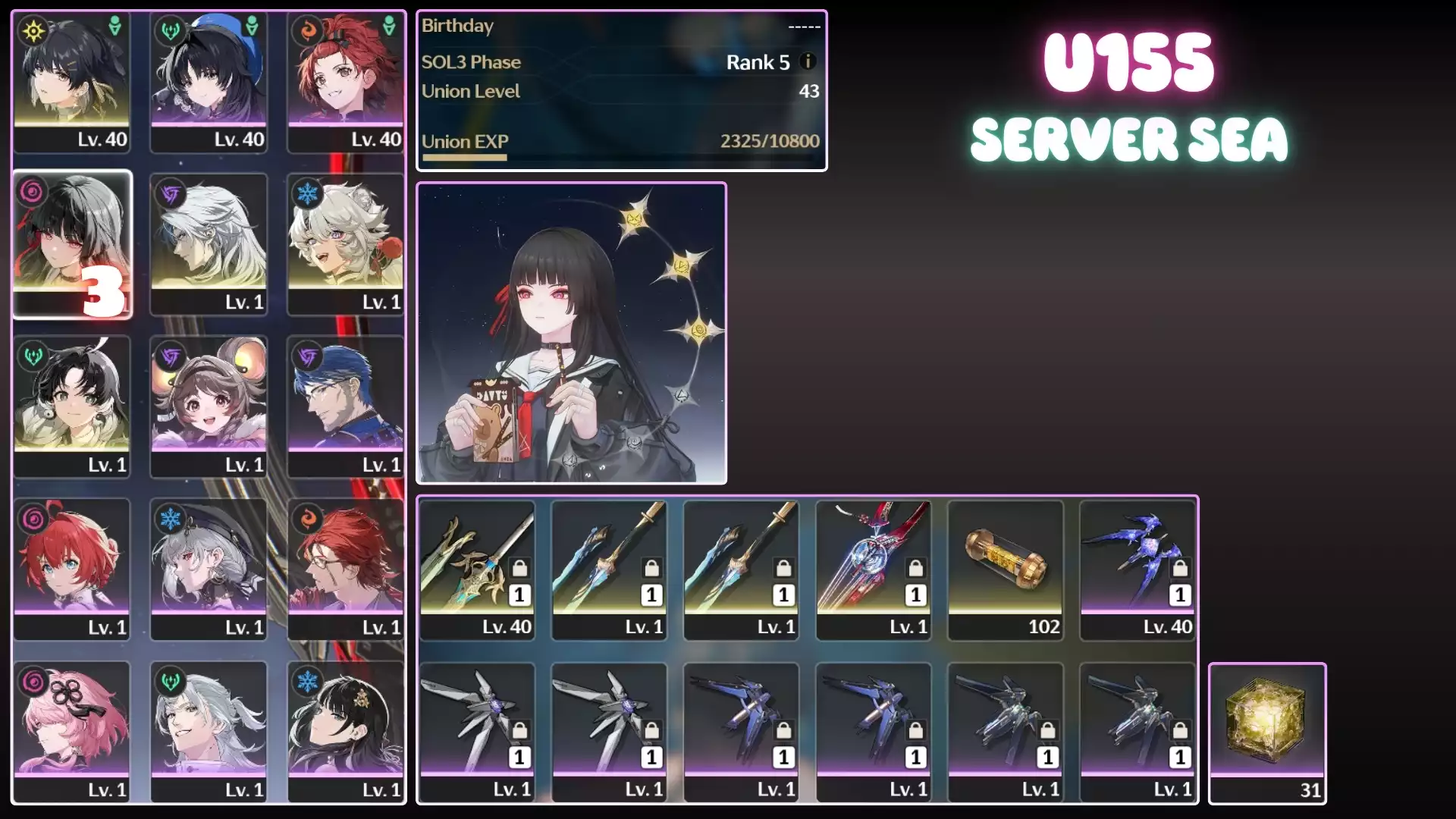This screenshot has width=1456, height=819.
Task: Pick the pink-haired girl with black flower hairpin
Action: click(x=72, y=732)
